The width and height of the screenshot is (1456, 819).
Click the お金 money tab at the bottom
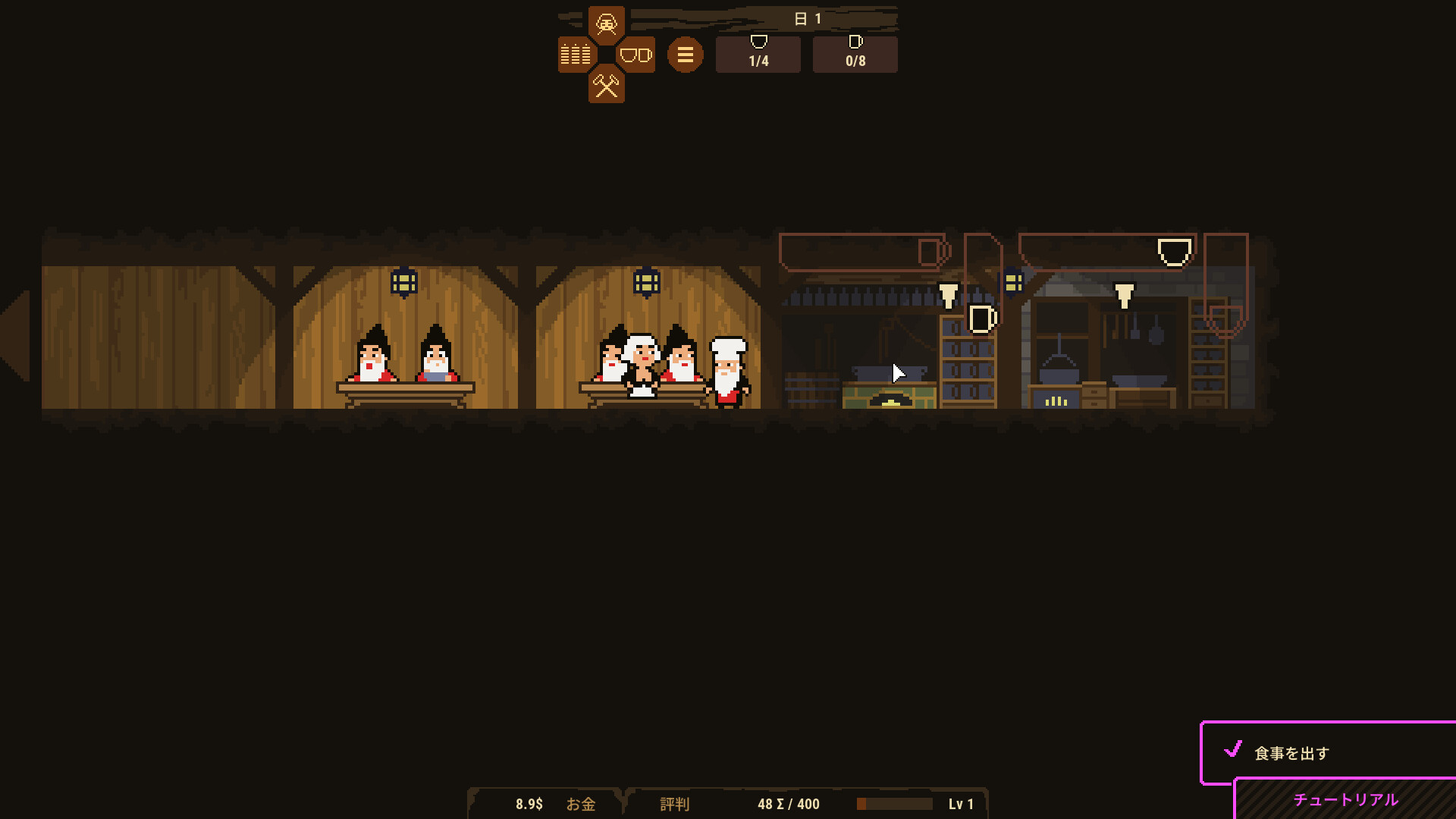[x=582, y=805]
